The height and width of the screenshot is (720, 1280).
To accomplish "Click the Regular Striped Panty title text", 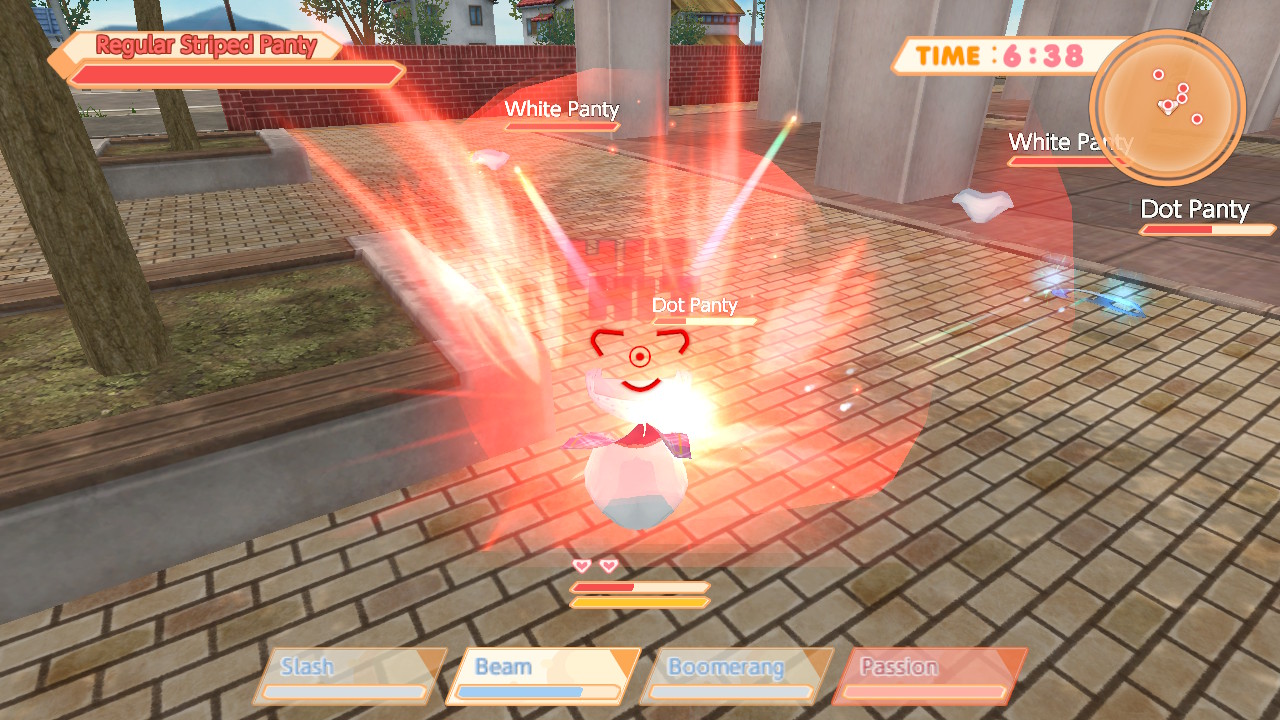I will tap(203, 46).
